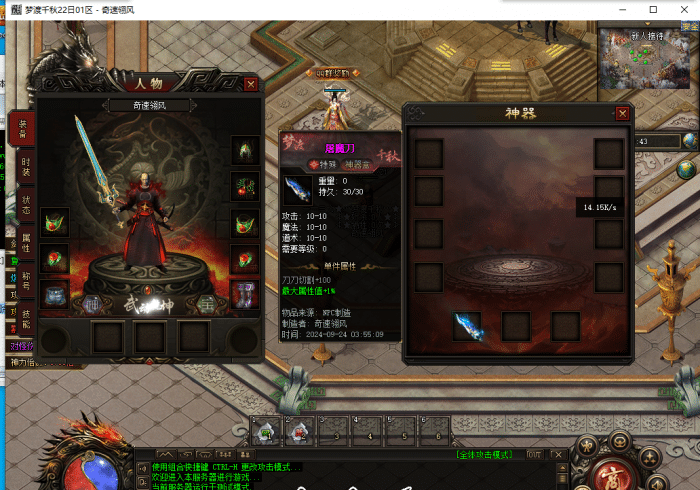
Task: Close the 人物 character panel
Action: tap(251, 85)
